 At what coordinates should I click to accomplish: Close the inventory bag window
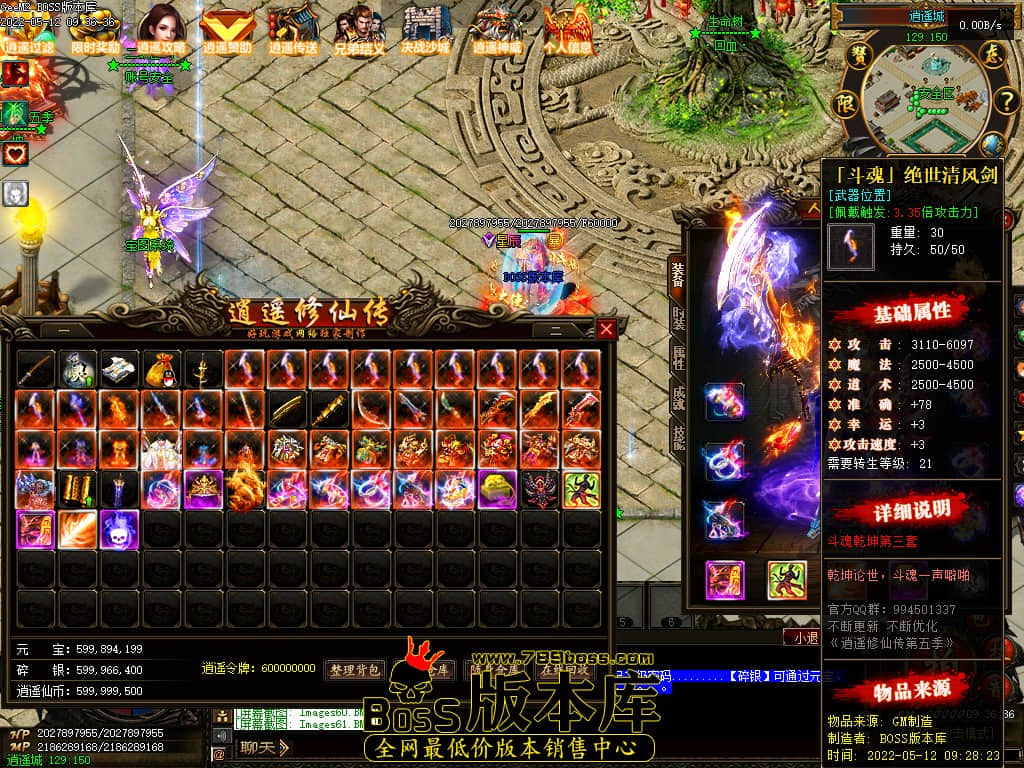tap(606, 329)
